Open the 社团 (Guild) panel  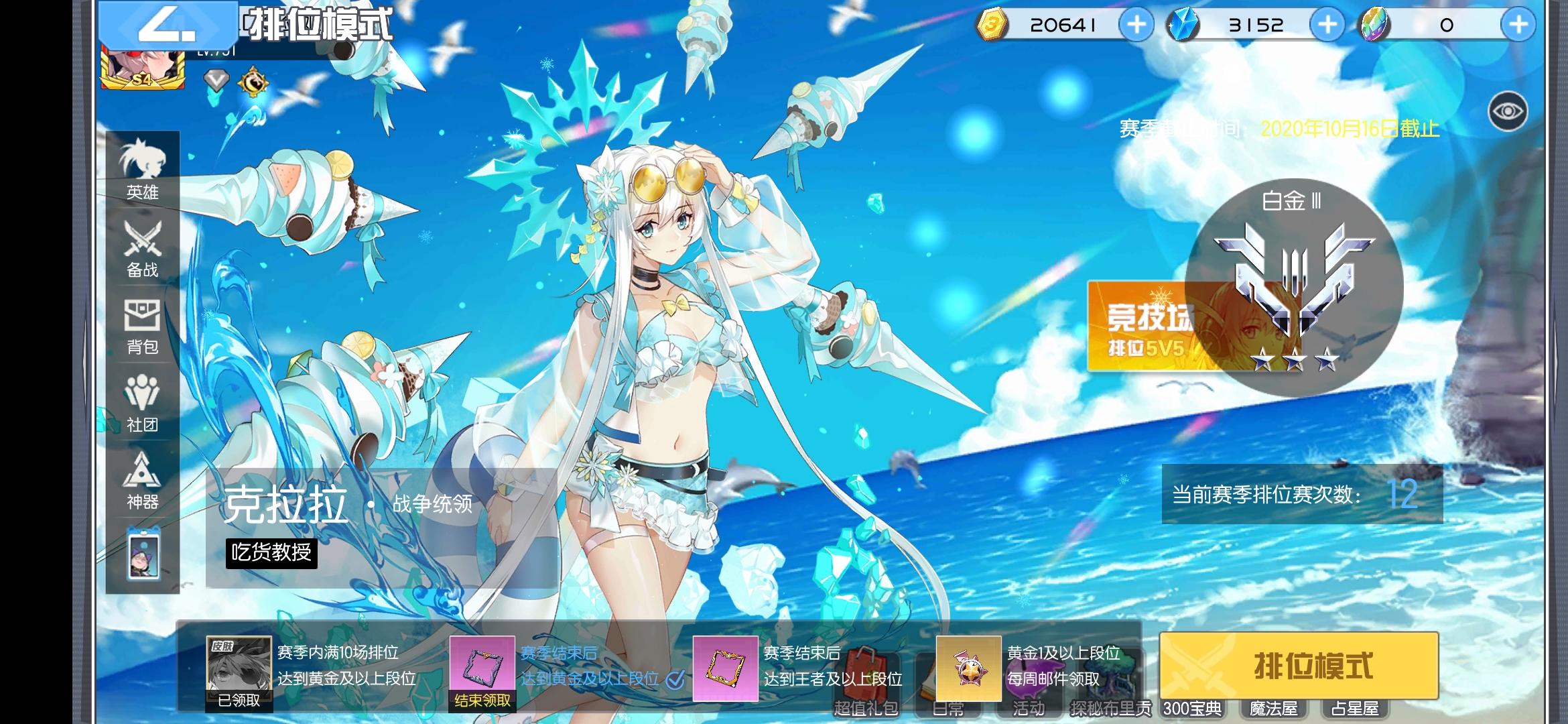coord(141,405)
